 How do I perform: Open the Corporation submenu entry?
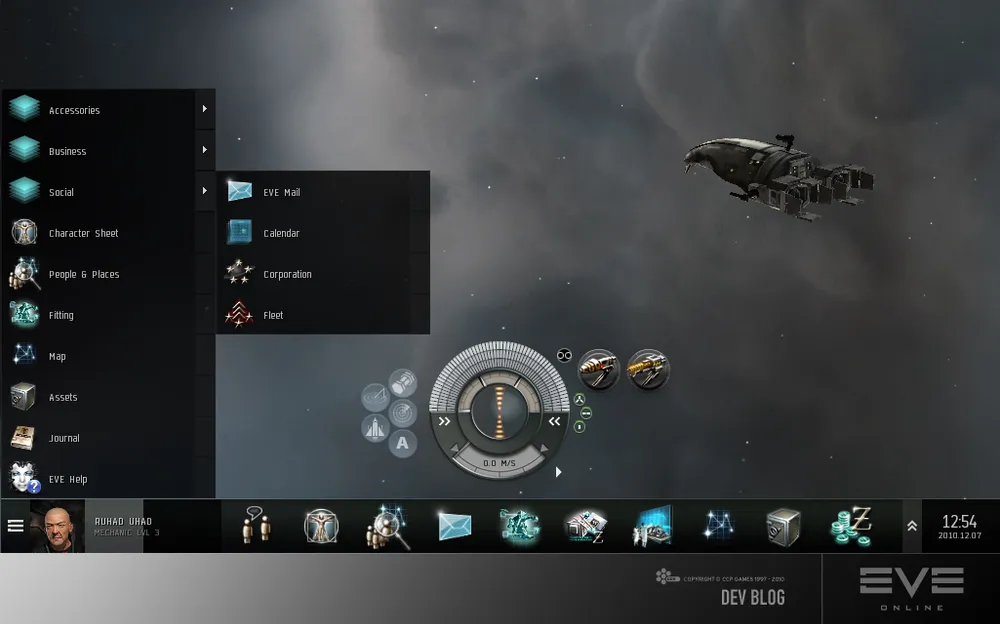click(287, 274)
